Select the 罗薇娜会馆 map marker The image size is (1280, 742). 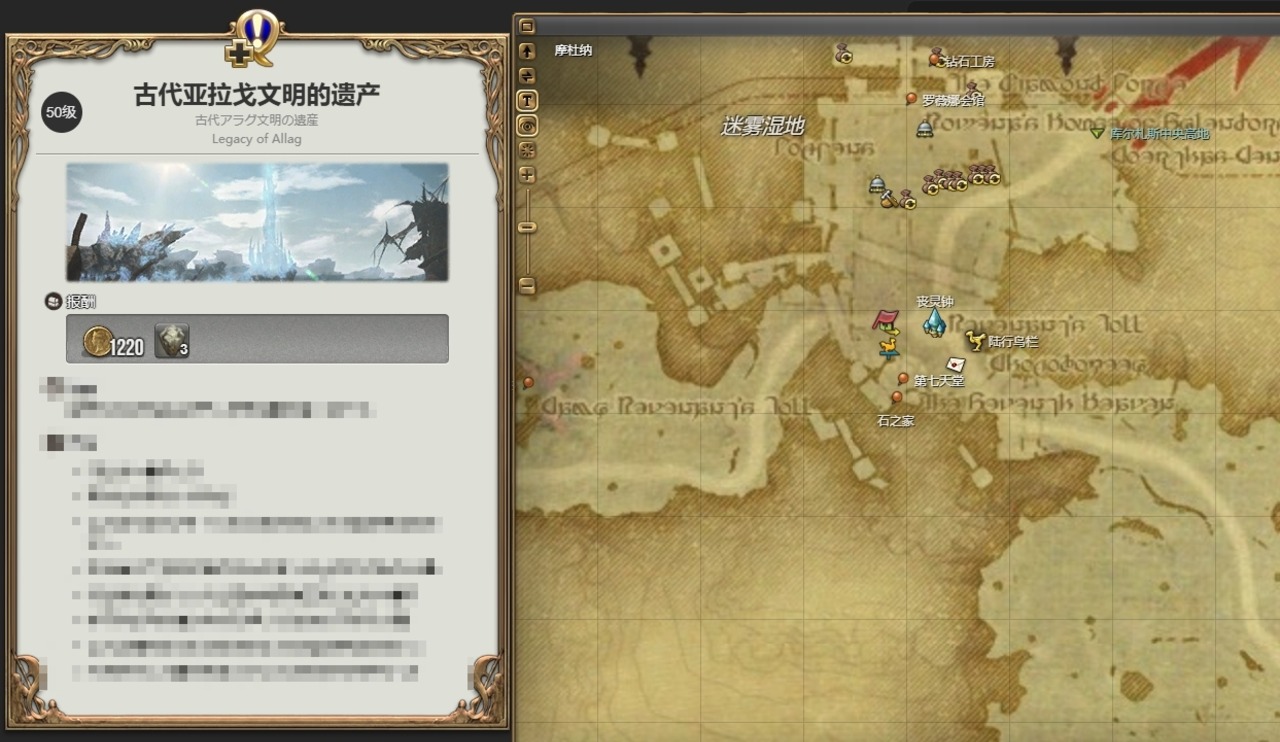click(912, 99)
